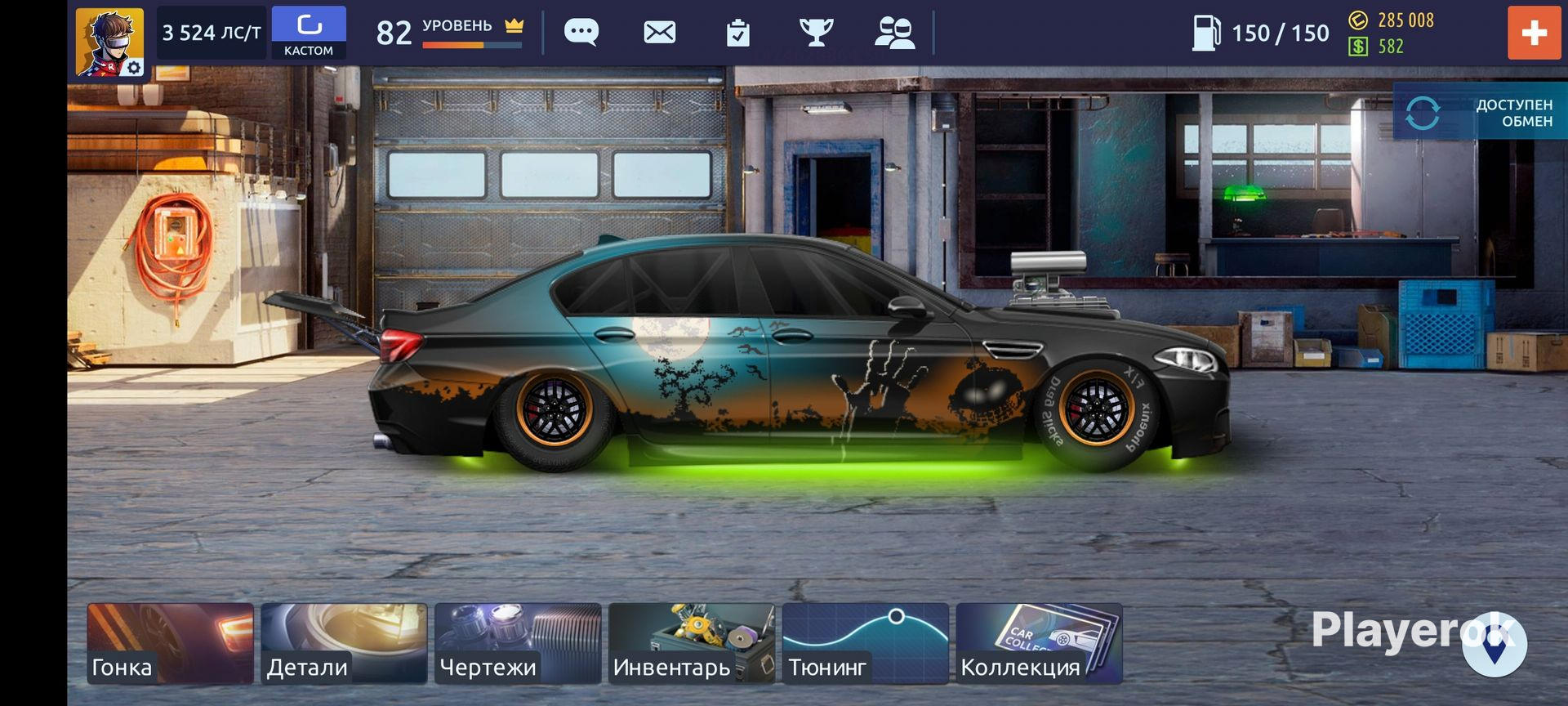Open the chat speech bubble icon
Screen dimensions: 1568x706
point(581,33)
